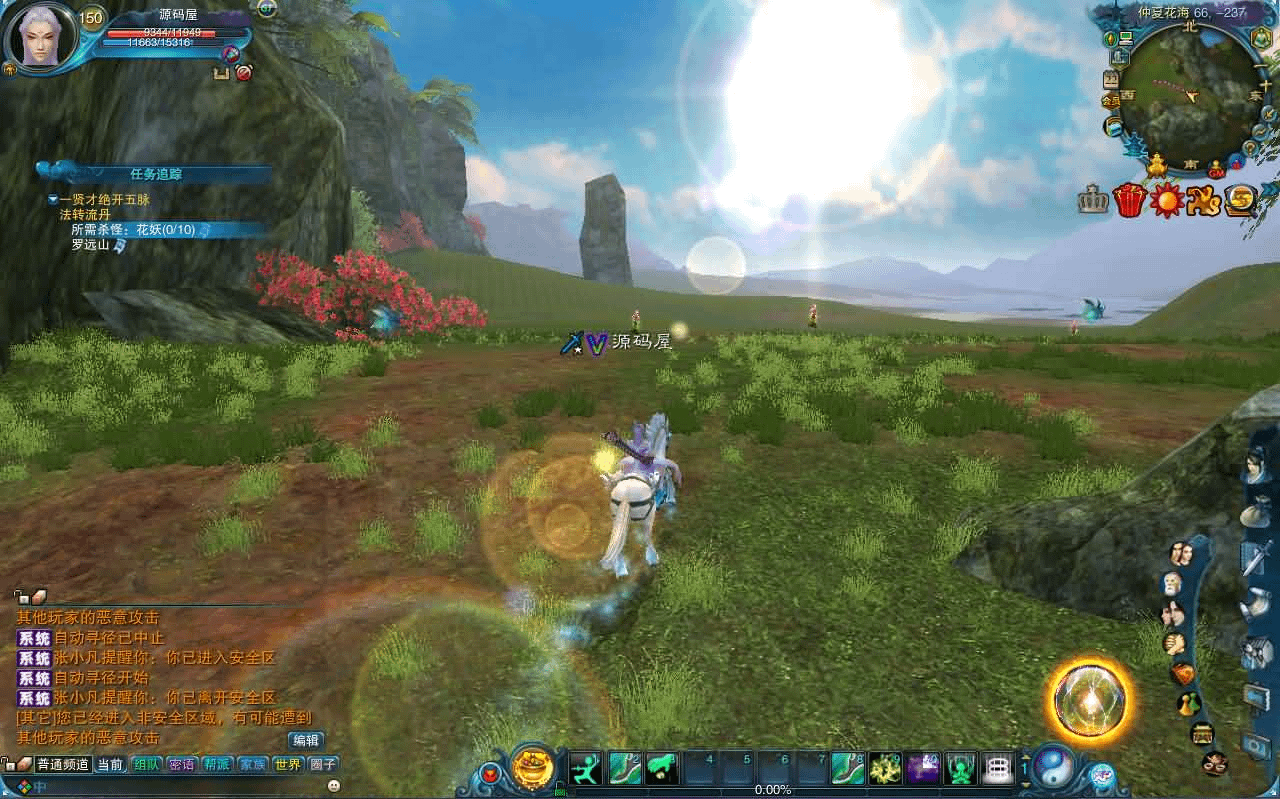
Task: Select the 密语 whisper chat tab
Action: tap(181, 765)
